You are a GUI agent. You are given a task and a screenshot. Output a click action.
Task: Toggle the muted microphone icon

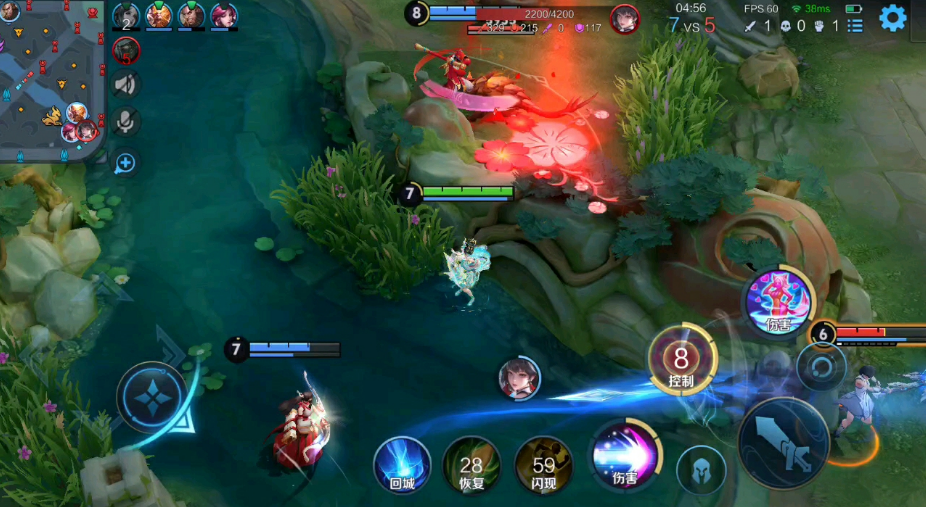(126, 122)
